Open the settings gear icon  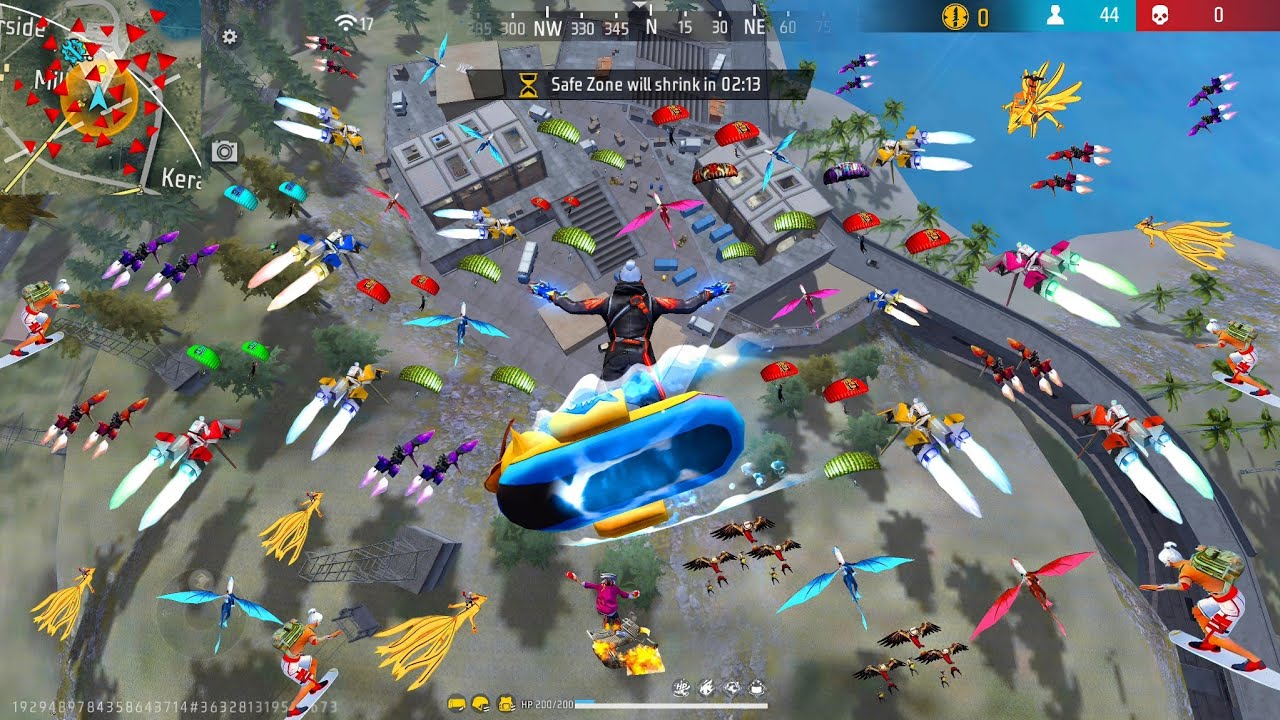[230, 37]
